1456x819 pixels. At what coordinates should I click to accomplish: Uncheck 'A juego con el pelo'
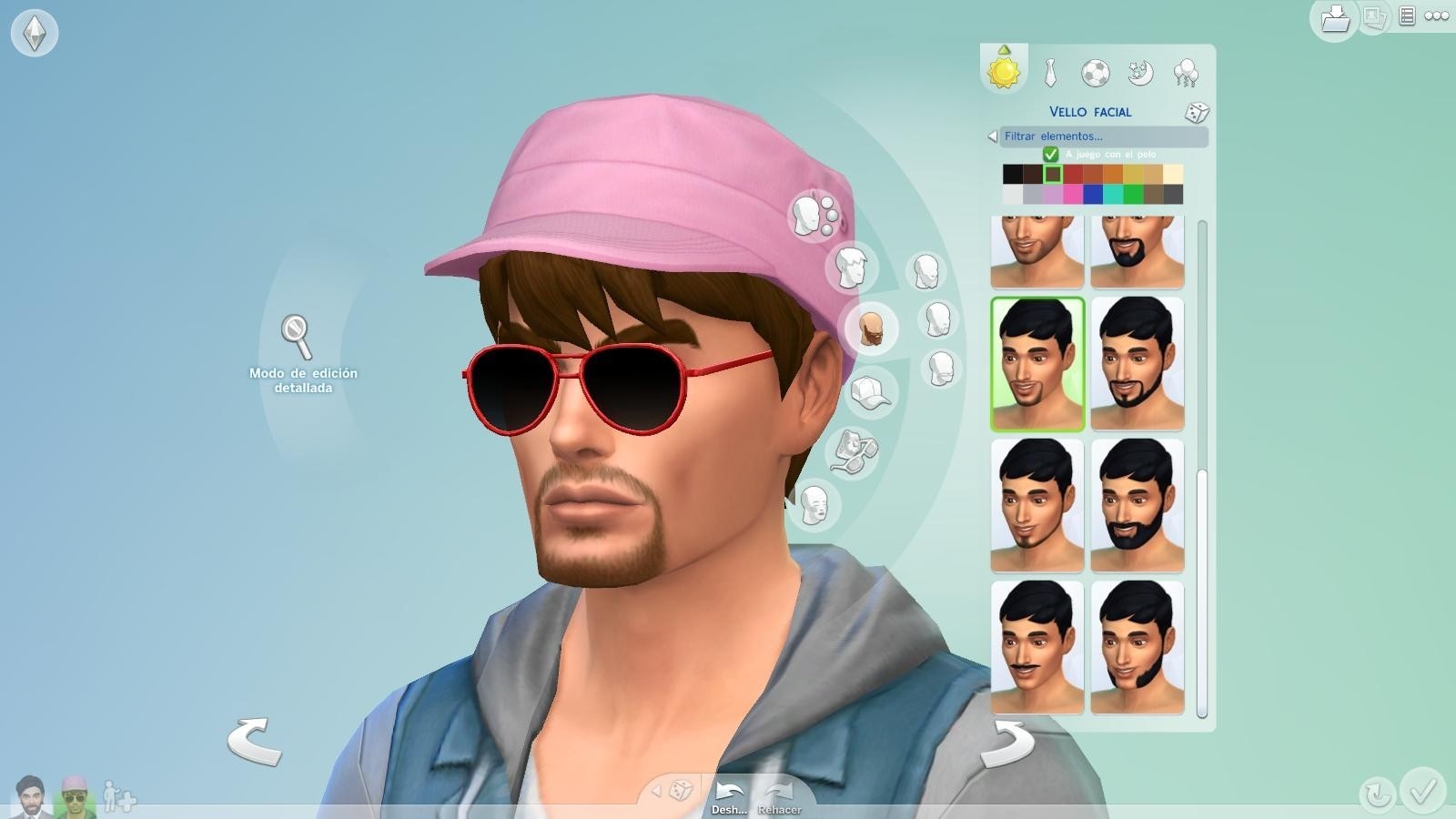tap(1051, 155)
